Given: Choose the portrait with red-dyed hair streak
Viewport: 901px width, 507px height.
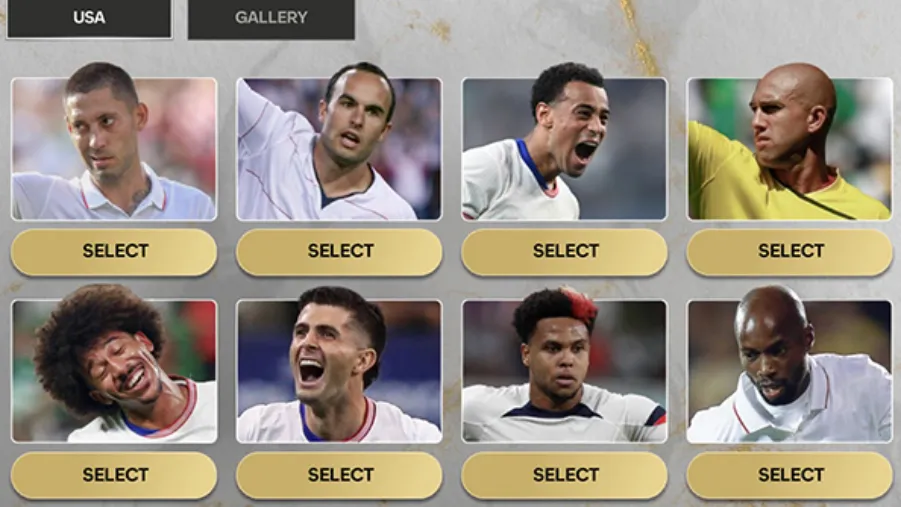Looking at the screenshot, I should pyautogui.click(x=564, y=371).
